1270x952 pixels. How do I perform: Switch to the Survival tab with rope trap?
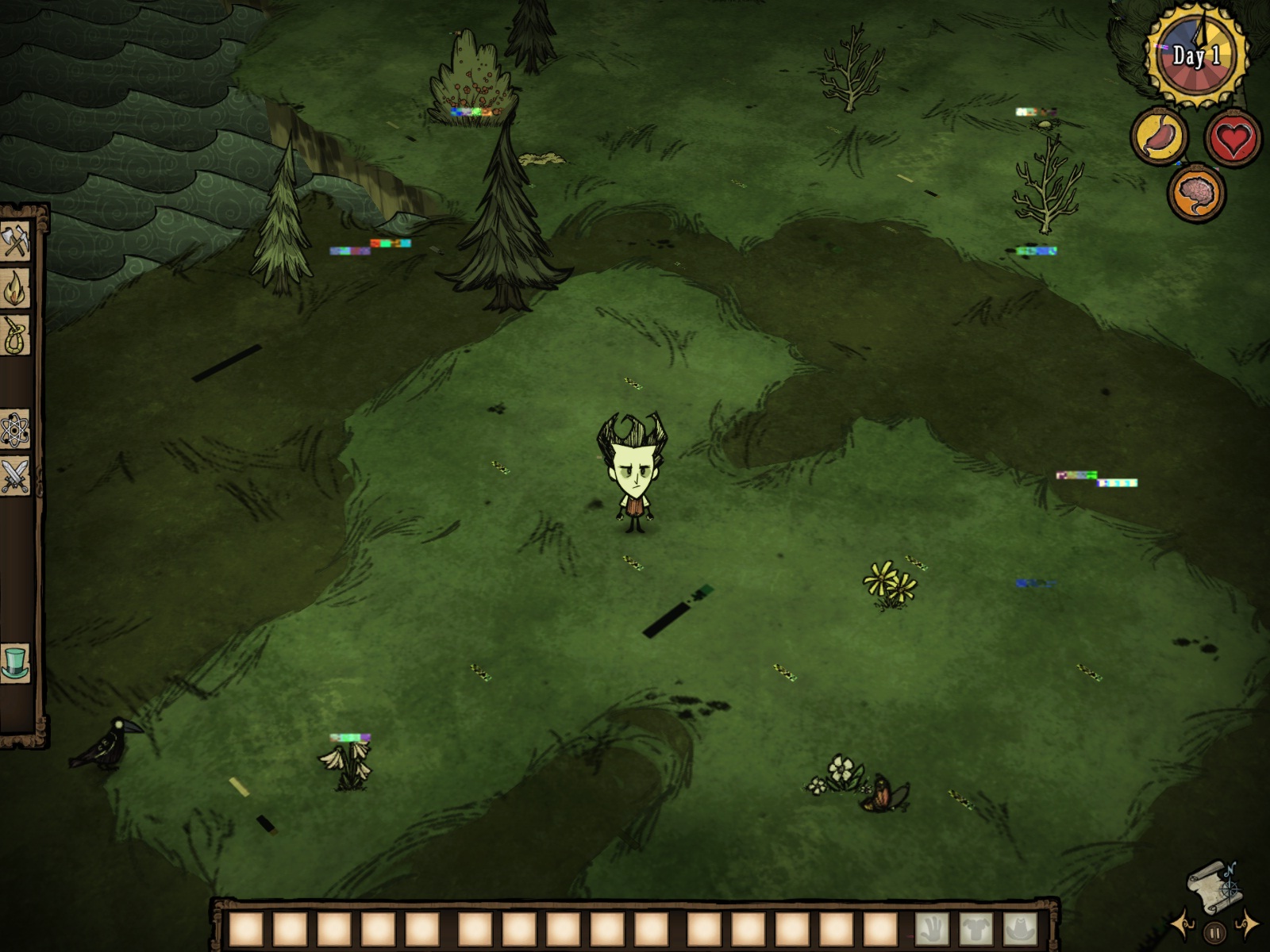coord(15,336)
